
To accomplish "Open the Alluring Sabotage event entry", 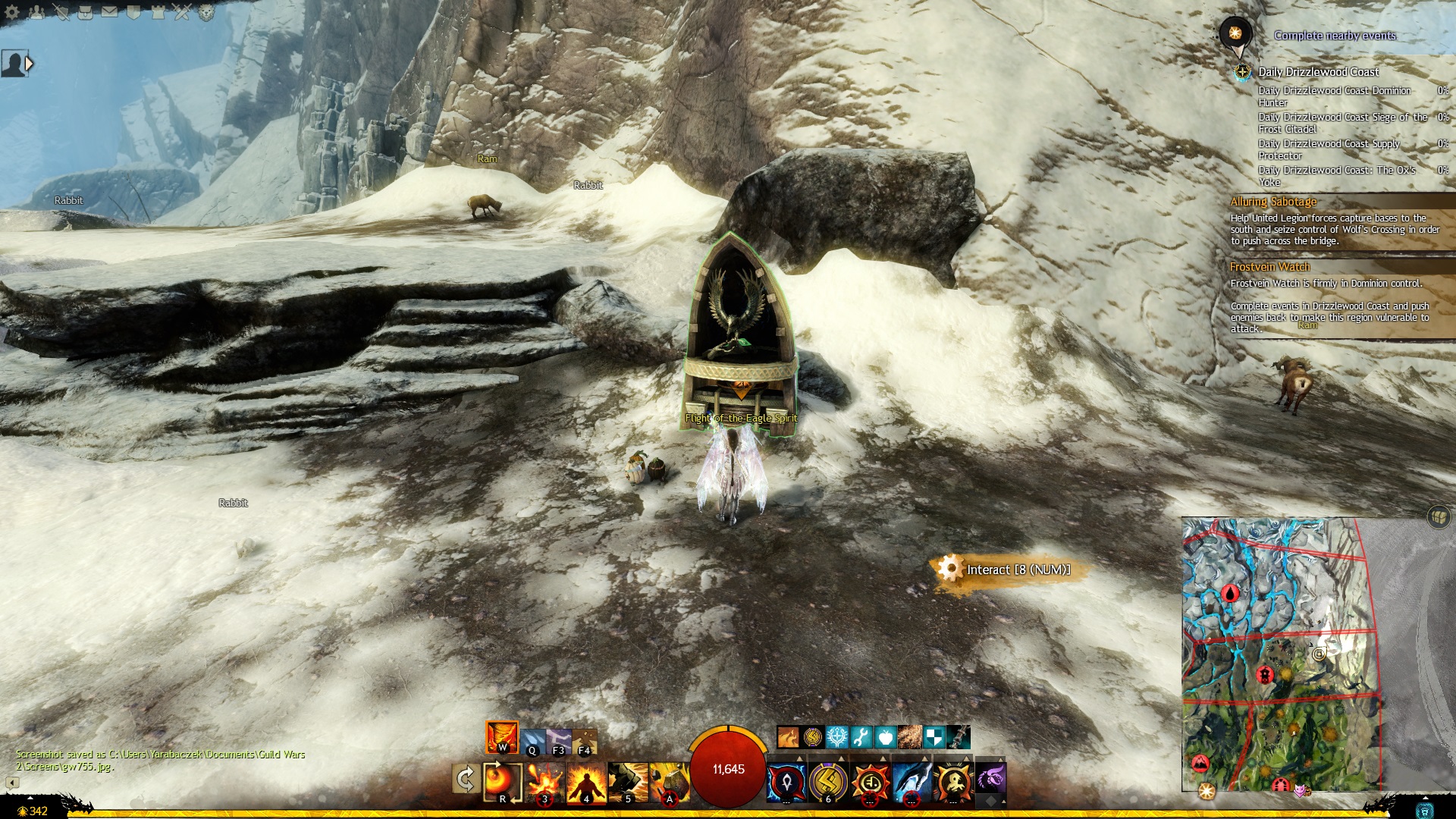I will click(x=1273, y=202).
